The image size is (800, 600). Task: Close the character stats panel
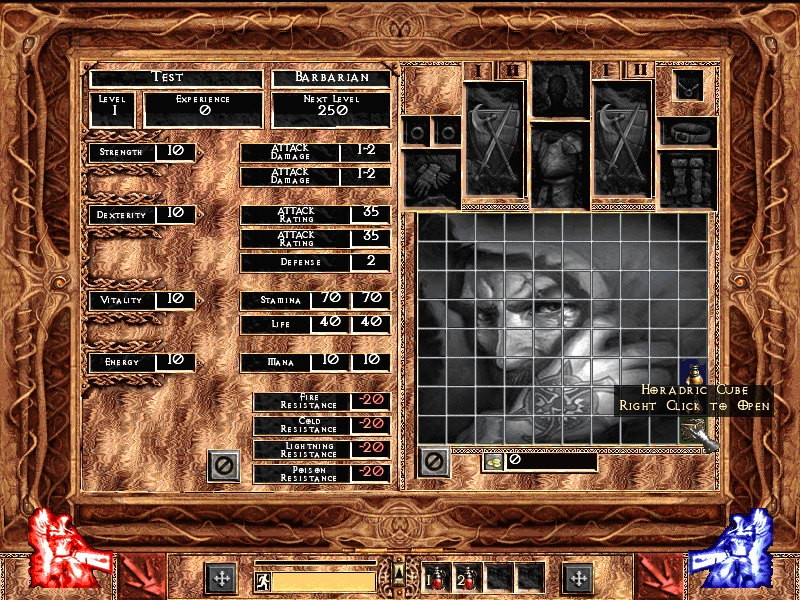click(x=223, y=465)
